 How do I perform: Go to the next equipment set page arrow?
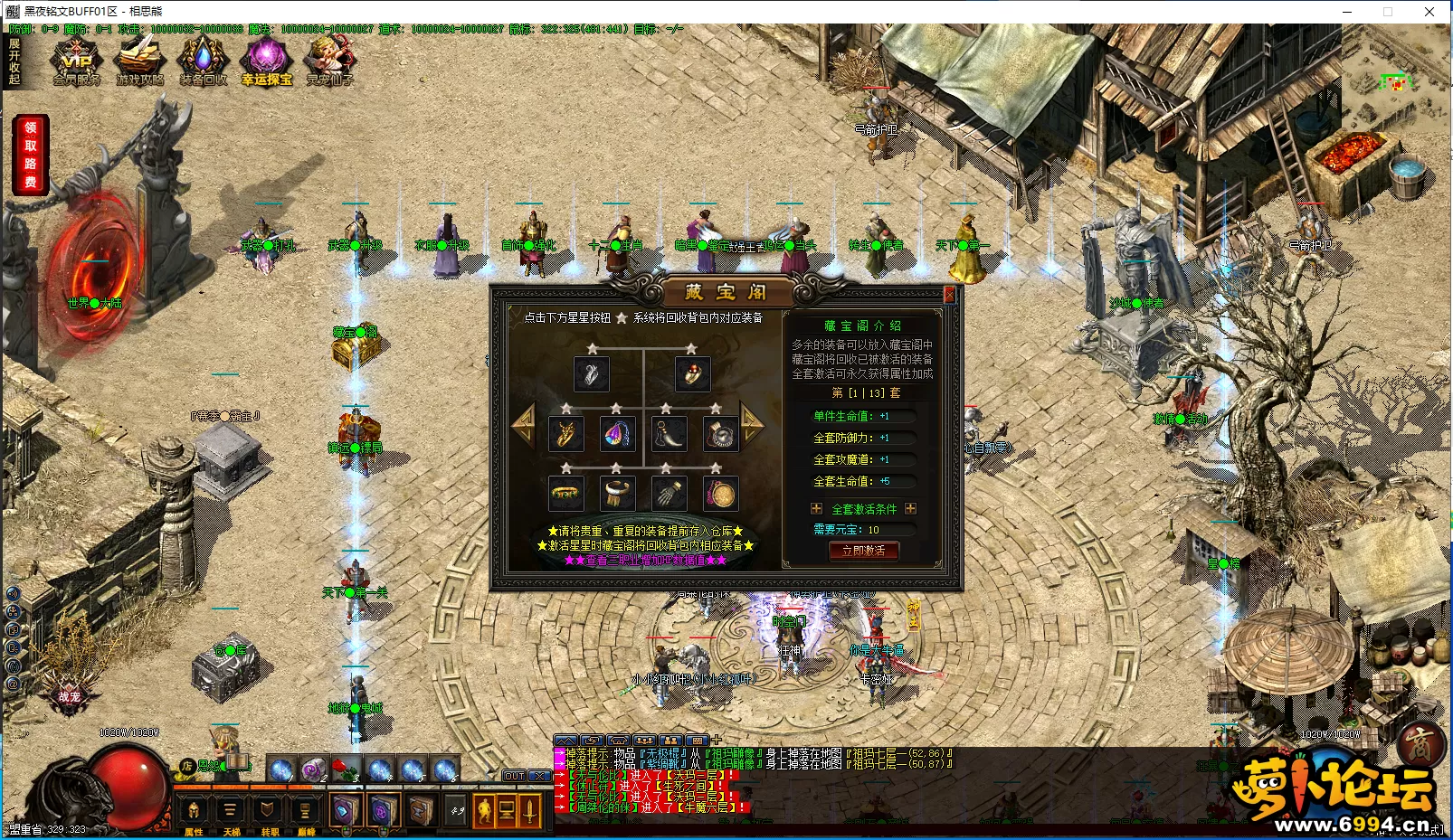pos(752,422)
